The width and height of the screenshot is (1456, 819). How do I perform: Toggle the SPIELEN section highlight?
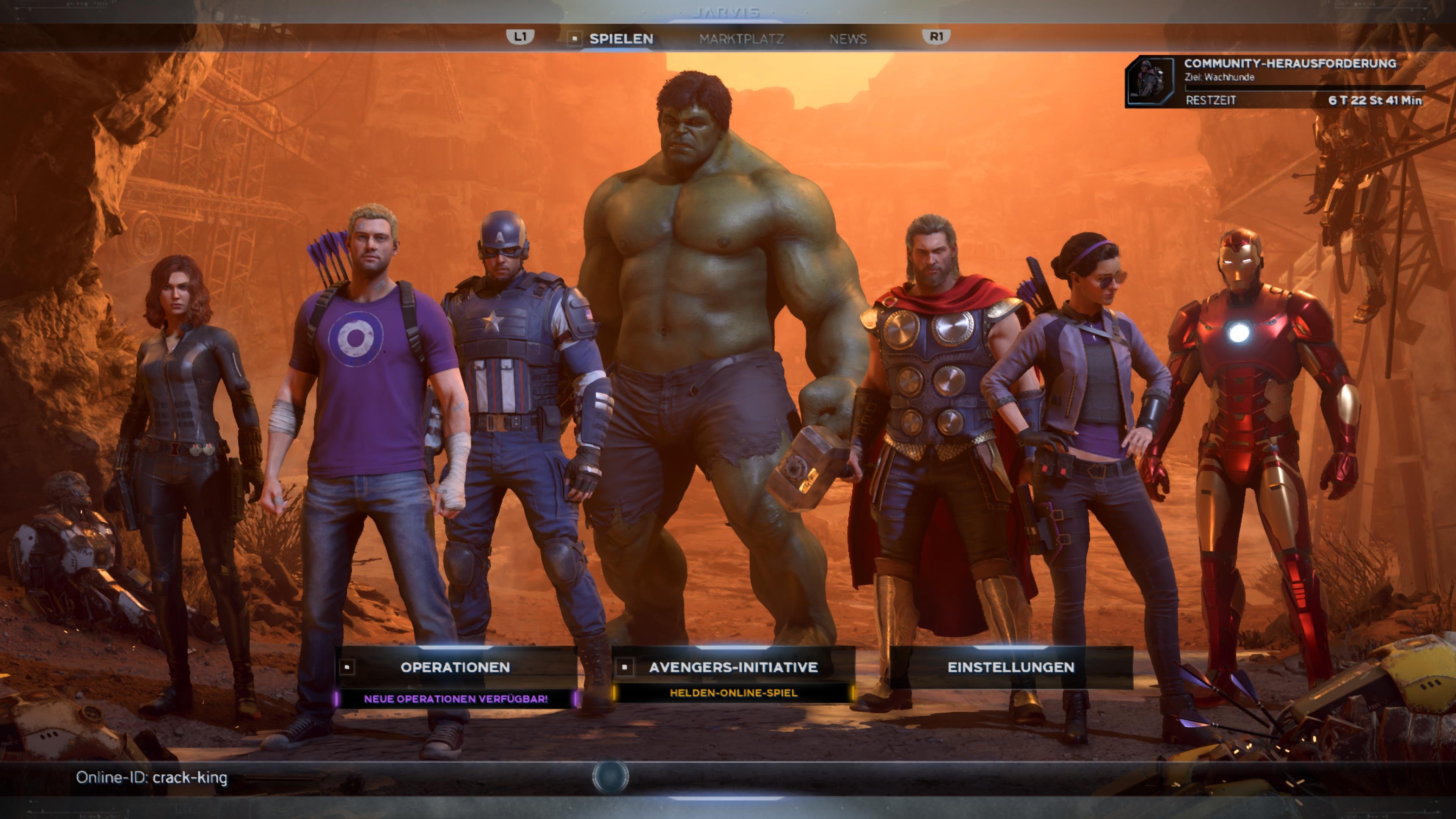(x=622, y=39)
